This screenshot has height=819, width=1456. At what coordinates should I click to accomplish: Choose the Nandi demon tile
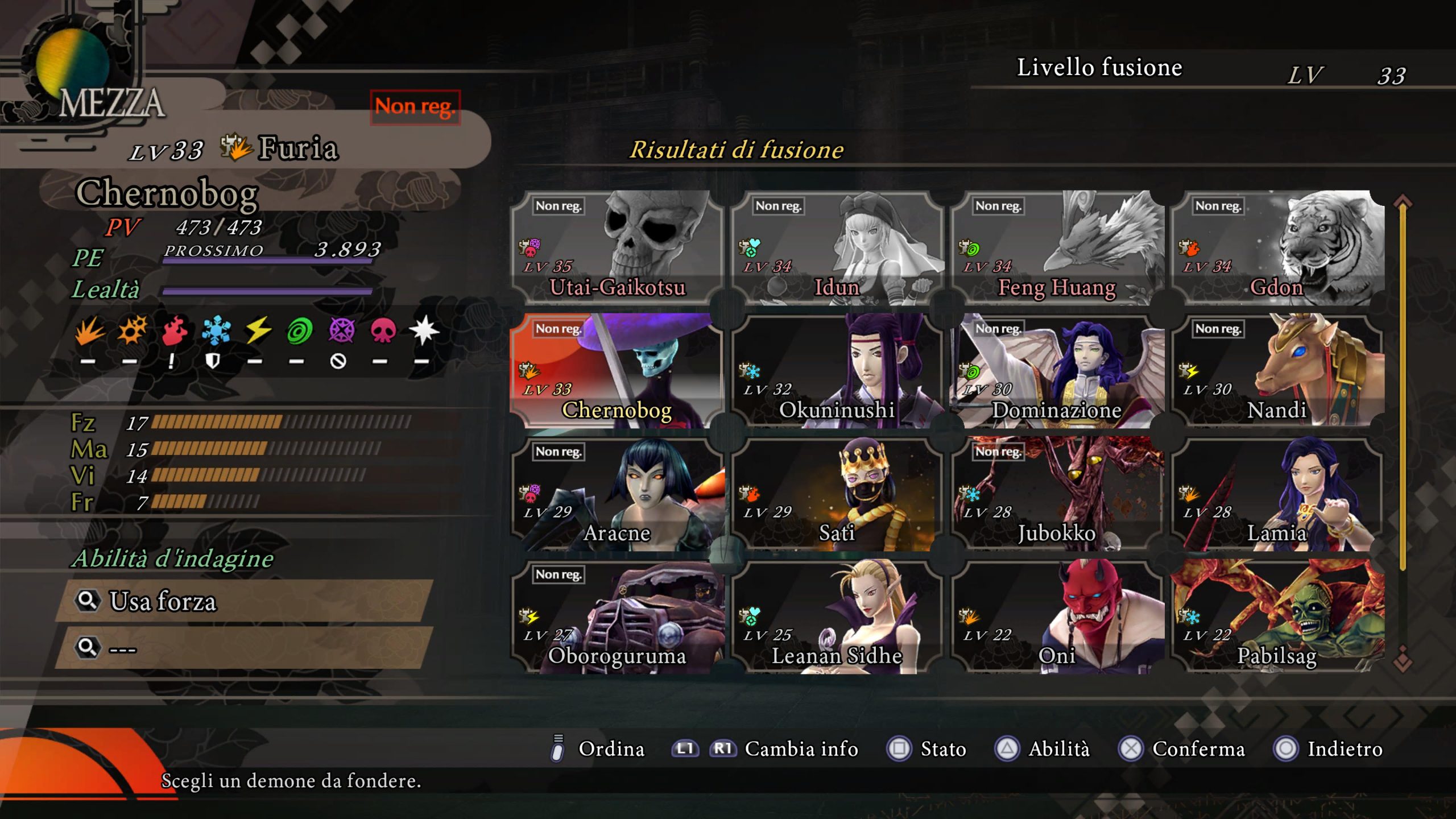pyautogui.click(x=1277, y=371)
